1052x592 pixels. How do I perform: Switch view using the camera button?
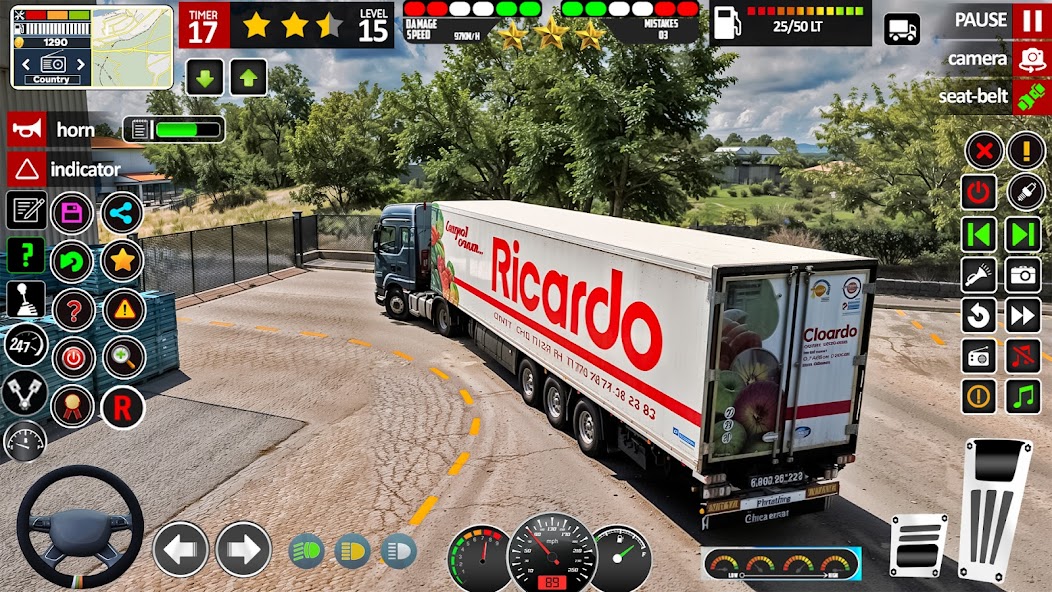pos(1029,59)
